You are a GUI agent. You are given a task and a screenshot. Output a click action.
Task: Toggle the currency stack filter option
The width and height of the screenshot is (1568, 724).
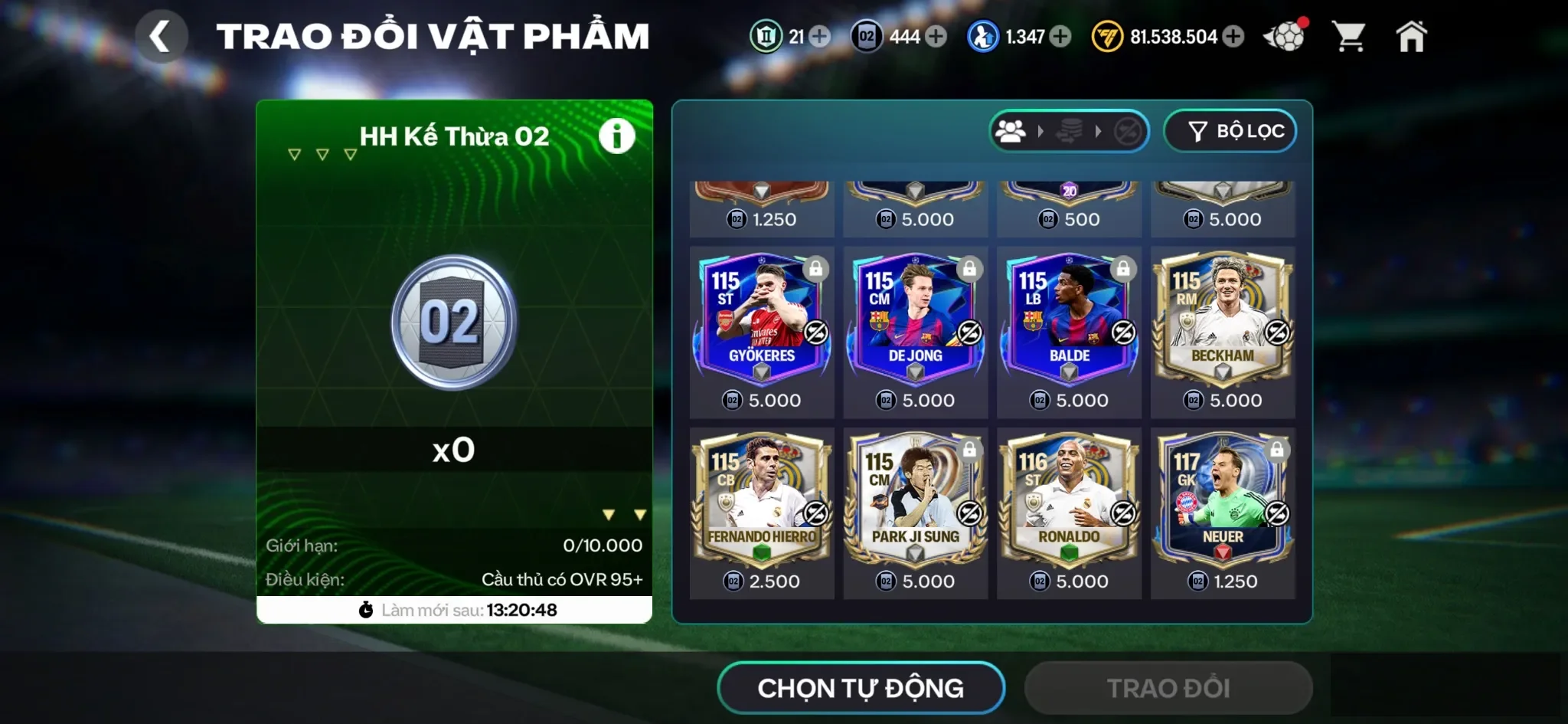click(x=1070, y=131)
